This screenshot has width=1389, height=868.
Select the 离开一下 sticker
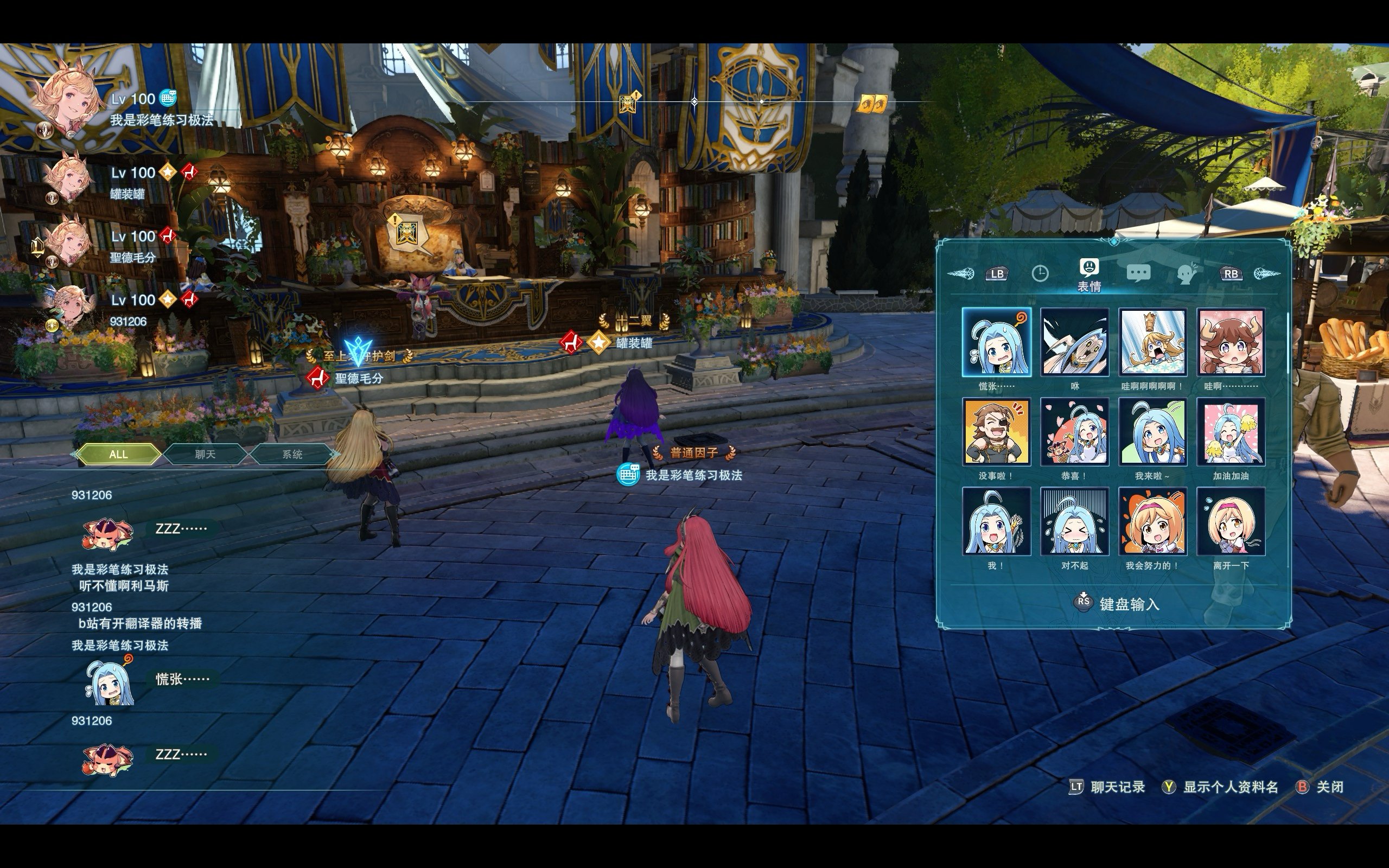click(x=1231, y=521)
